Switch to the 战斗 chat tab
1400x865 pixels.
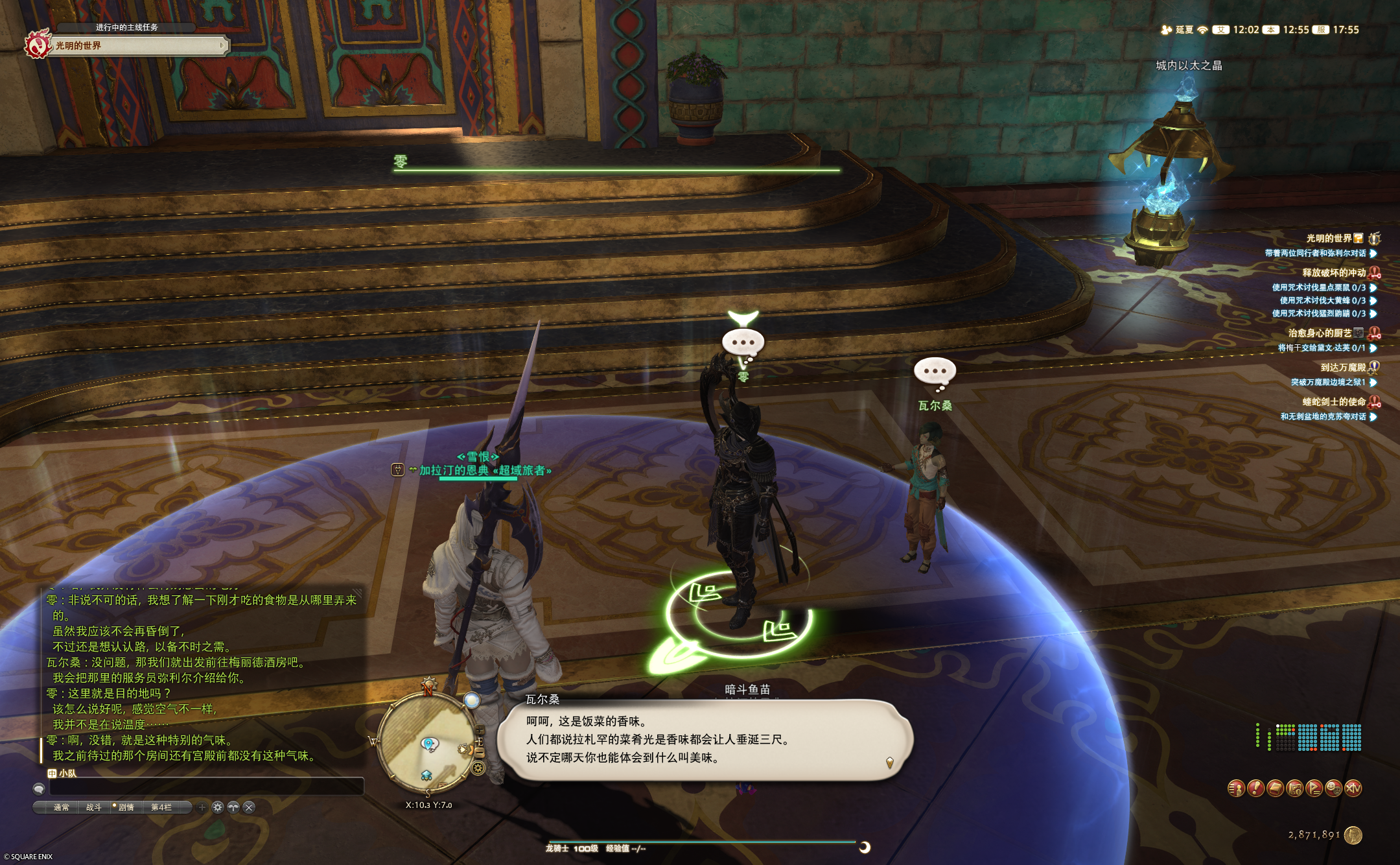click(94, 807)
